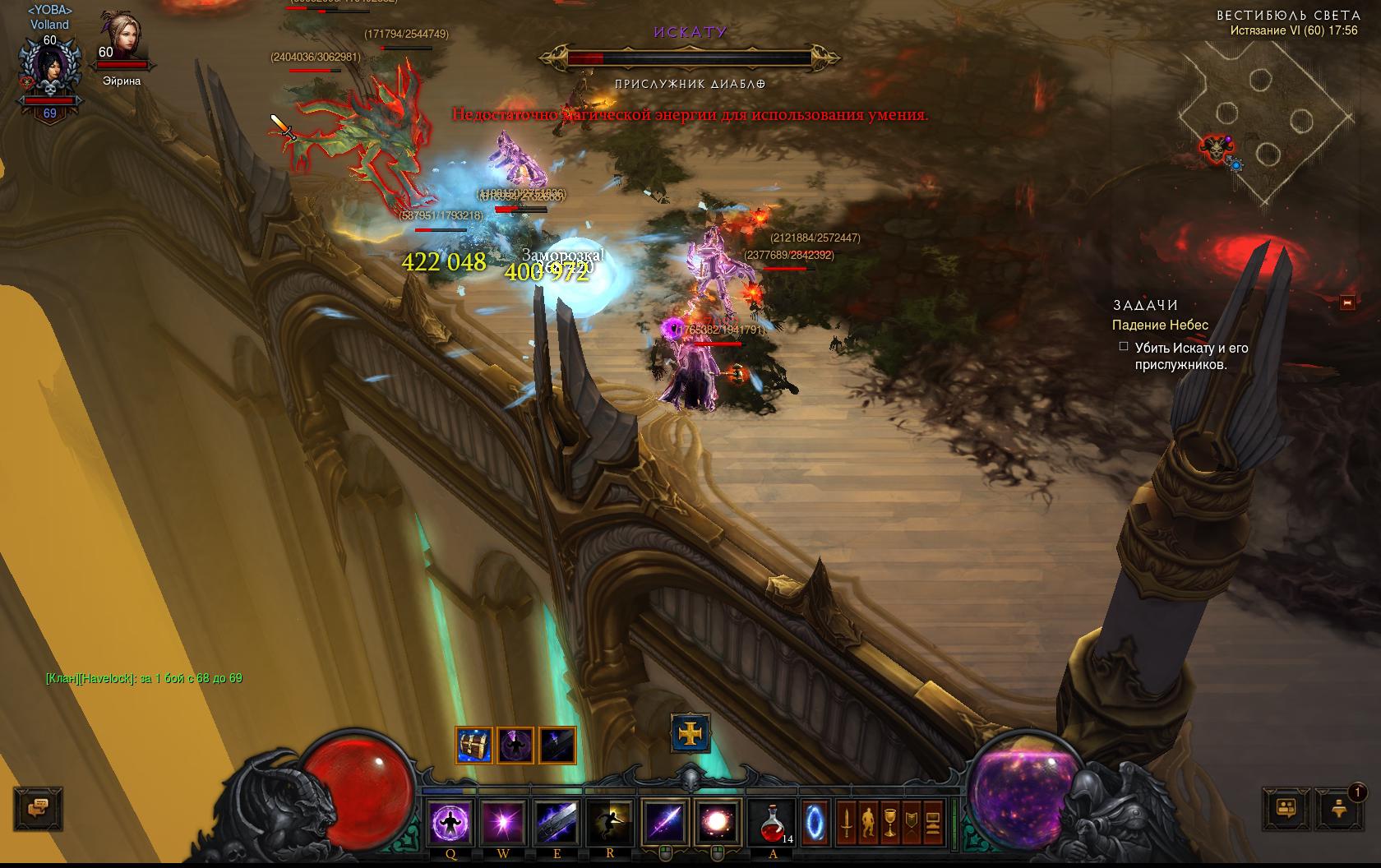This screenshot has height=868, width=1381.
Task: Collapse the Задачи objectives tracker
Action: coord(1346,303)
